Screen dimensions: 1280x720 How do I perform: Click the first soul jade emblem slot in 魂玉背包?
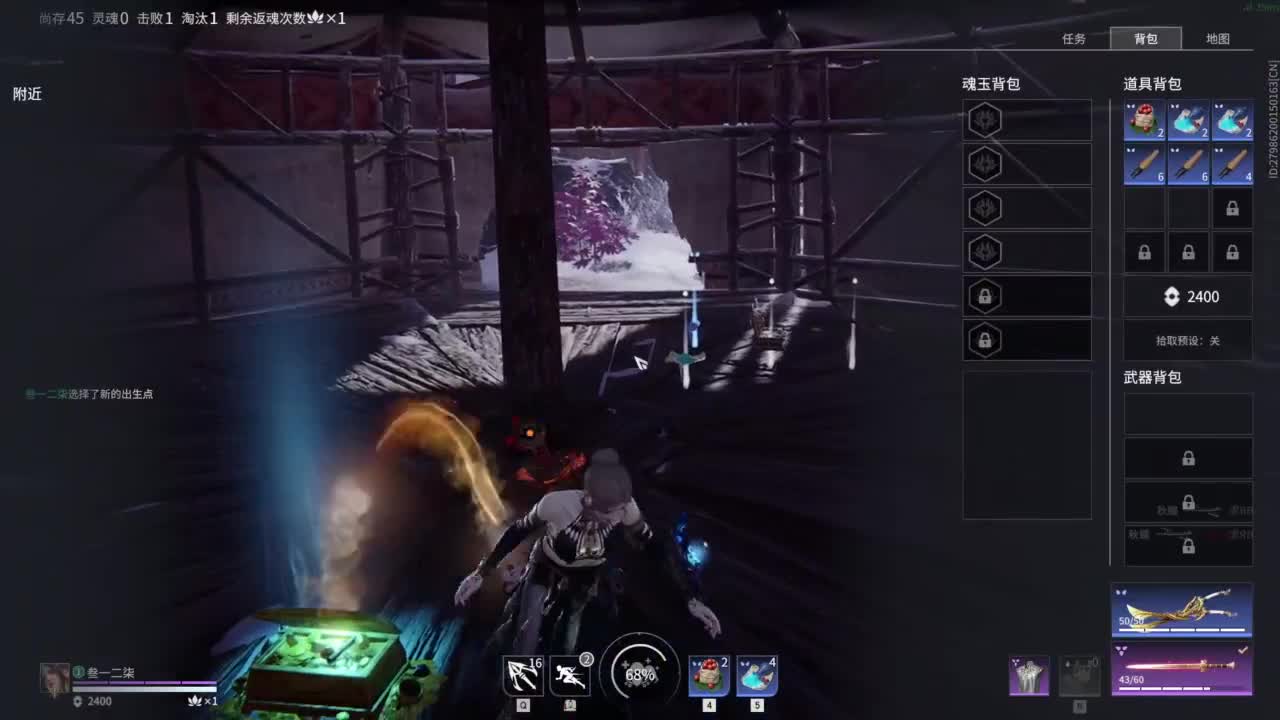[985, 118]
